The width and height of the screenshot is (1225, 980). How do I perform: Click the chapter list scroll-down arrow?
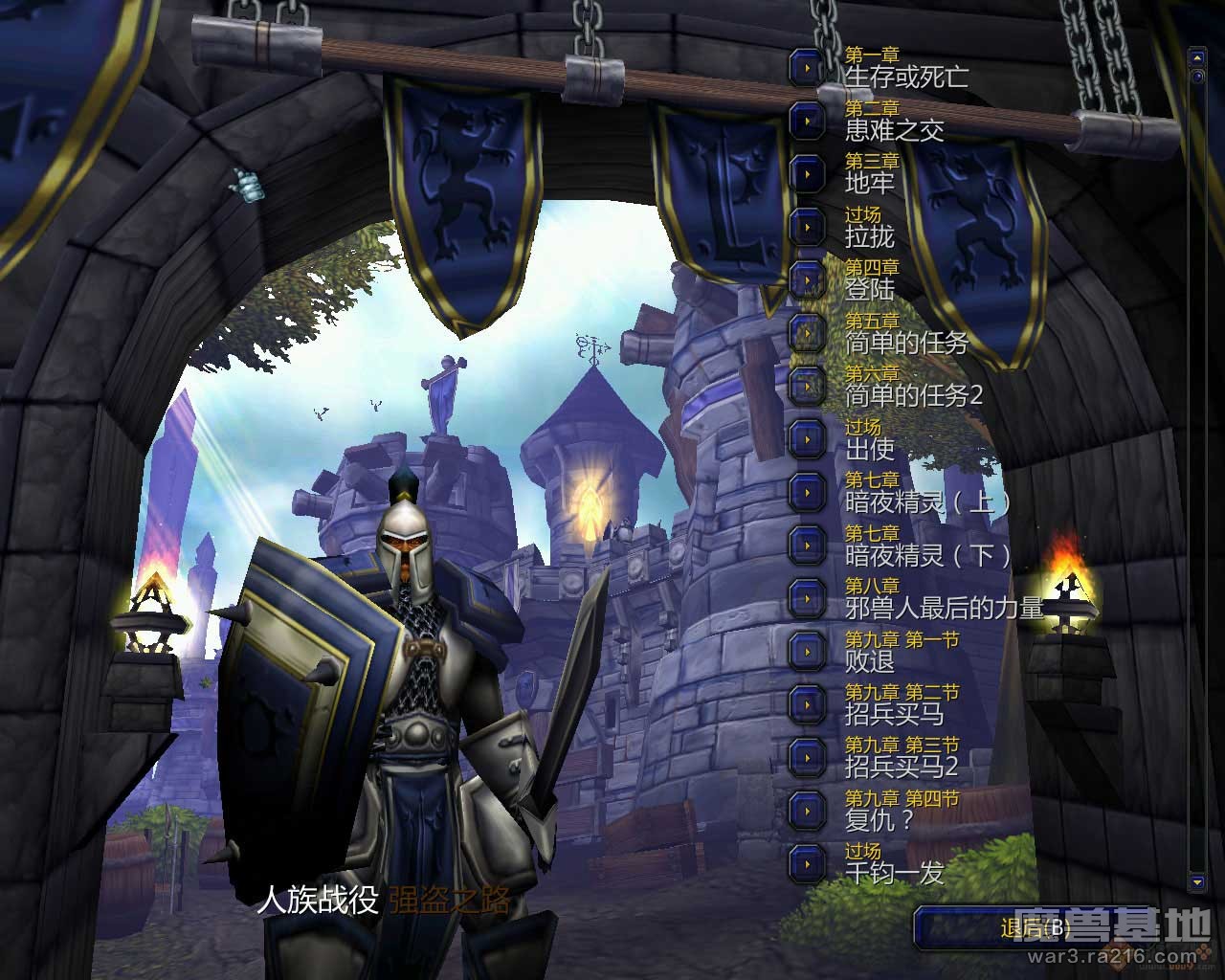click(x=1196, y=880)
